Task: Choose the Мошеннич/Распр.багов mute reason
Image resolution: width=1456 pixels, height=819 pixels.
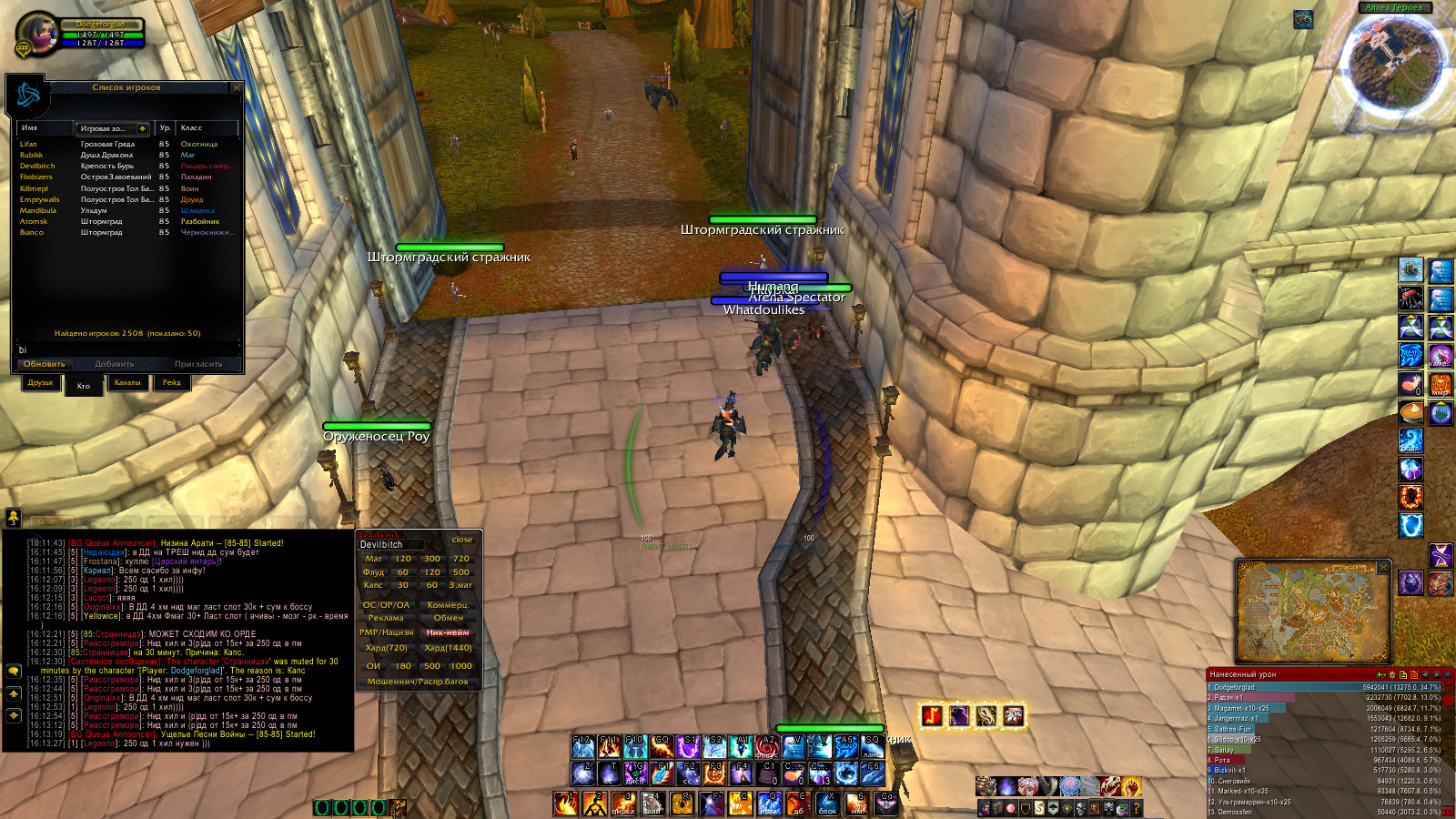Action: click(x=418, y=682)
